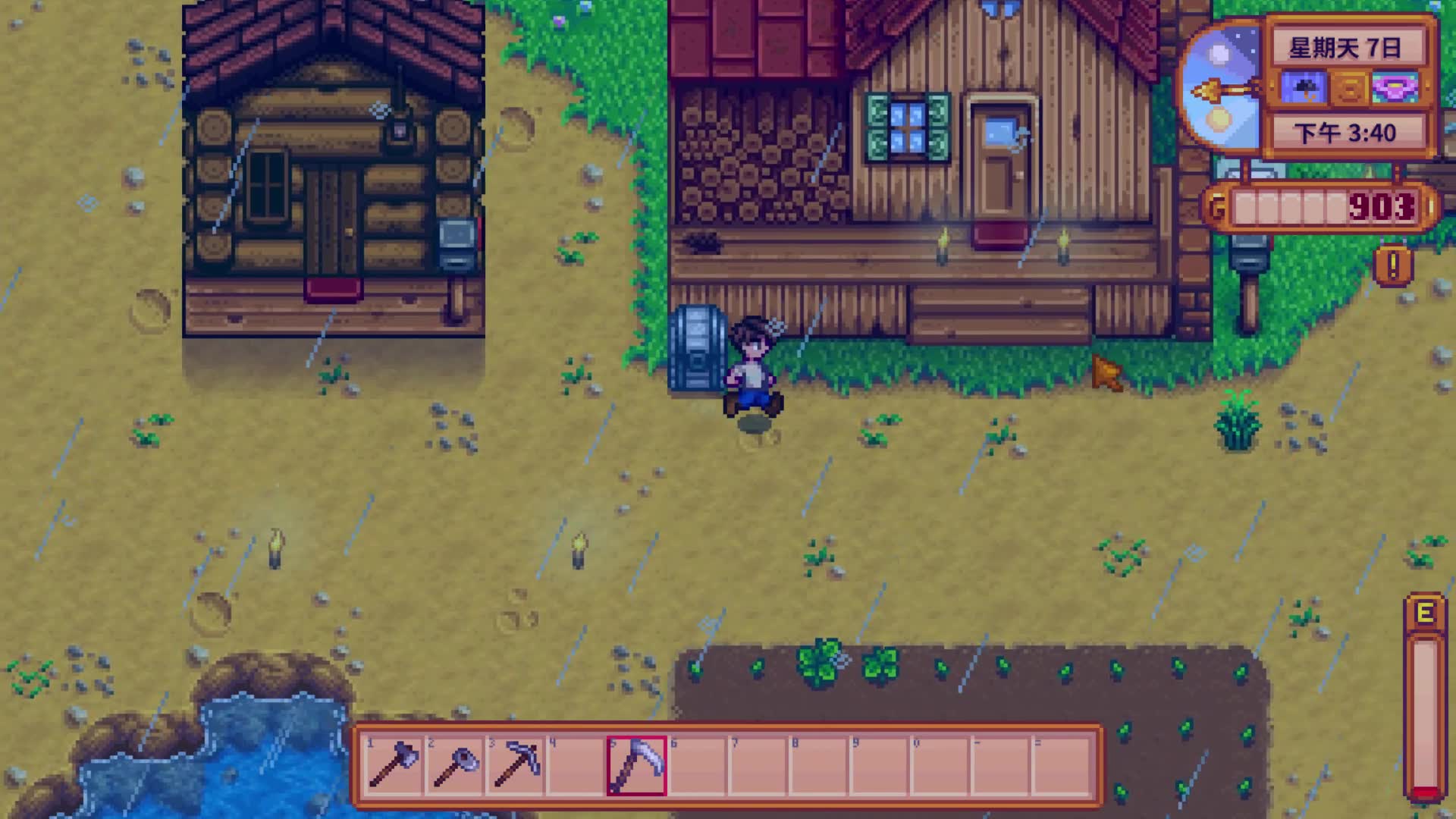Viewport: 1456px width, 819px height.
Task: Open the quest journal exclamation icon
Action: (x=1393, y=265)
